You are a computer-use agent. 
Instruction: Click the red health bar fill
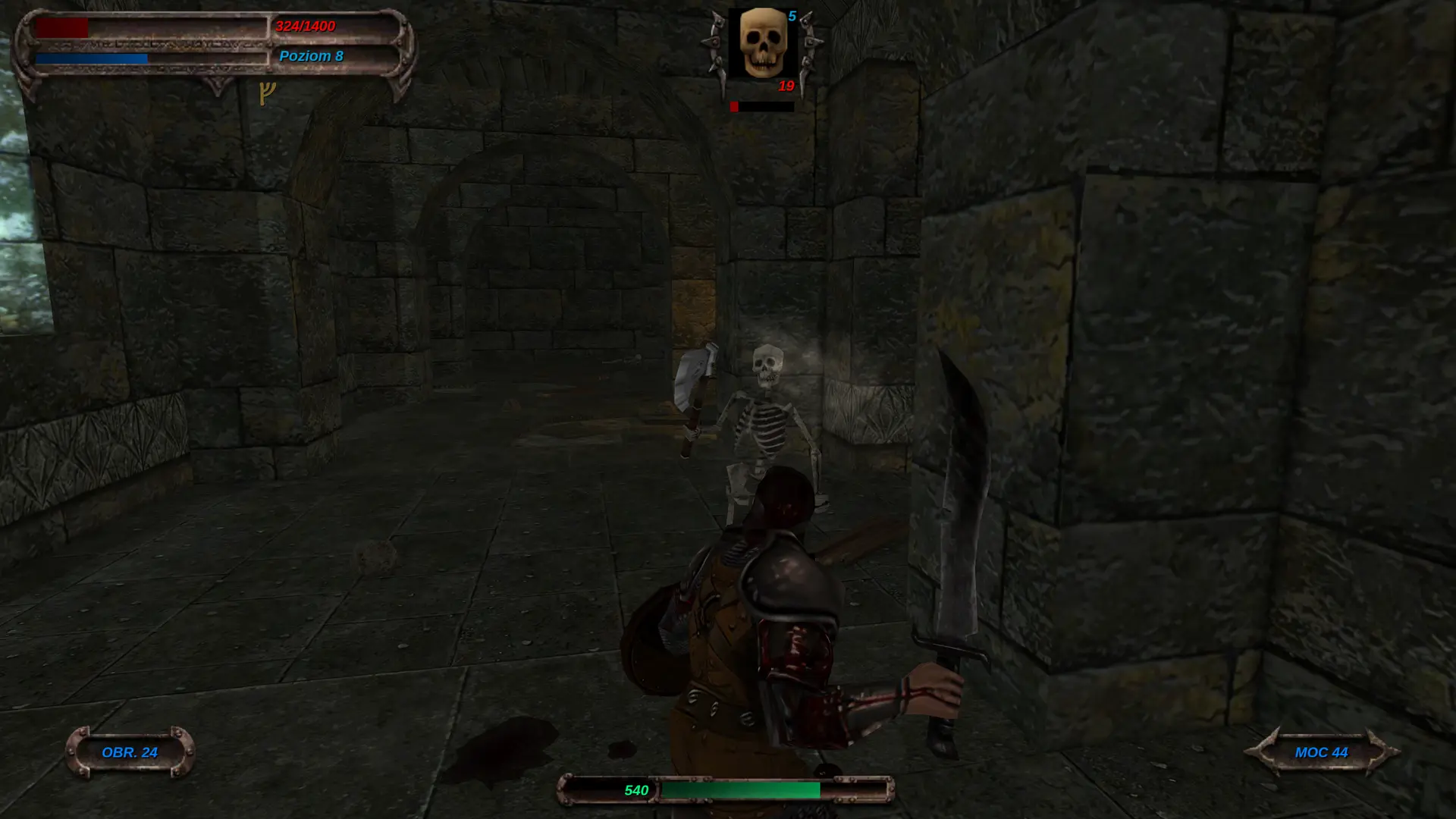[x=61, y=27]
